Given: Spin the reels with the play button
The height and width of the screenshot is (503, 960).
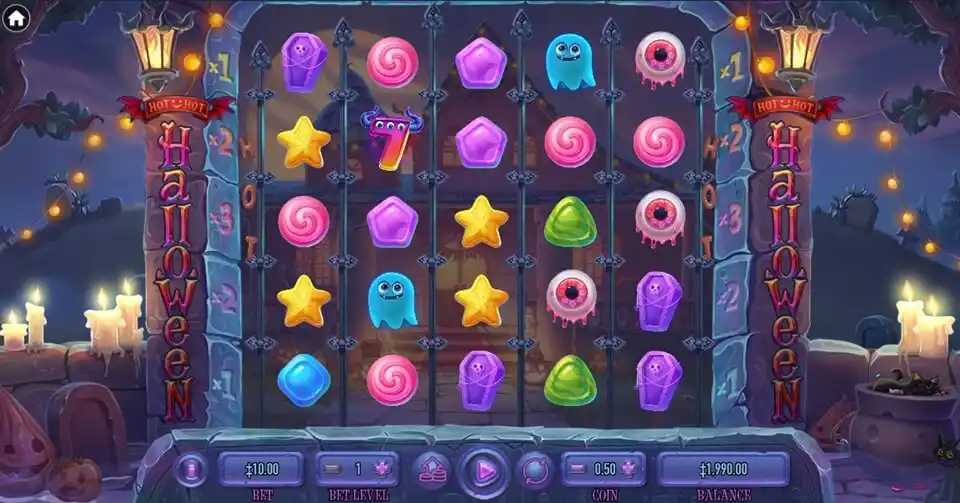Looking at the screenshot, I should 484,468.
